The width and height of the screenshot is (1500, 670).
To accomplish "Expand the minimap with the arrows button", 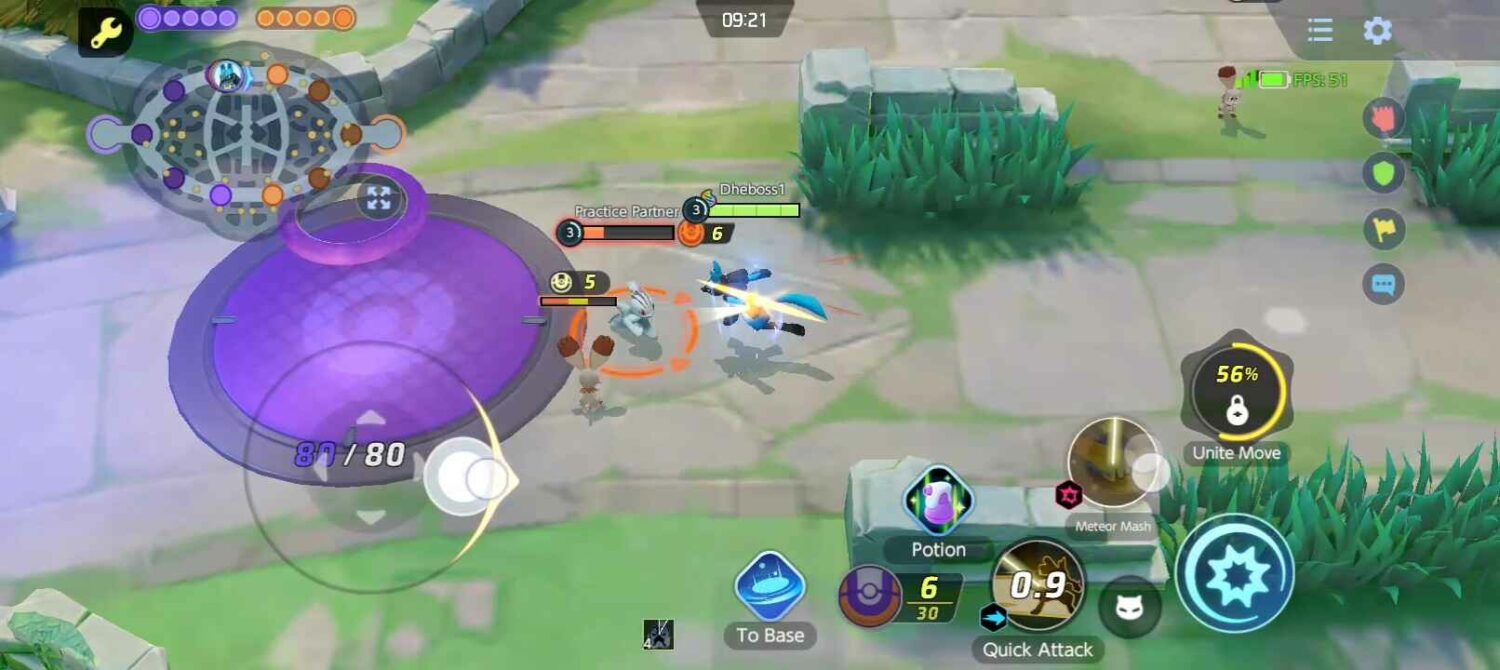I will (378, 199).
